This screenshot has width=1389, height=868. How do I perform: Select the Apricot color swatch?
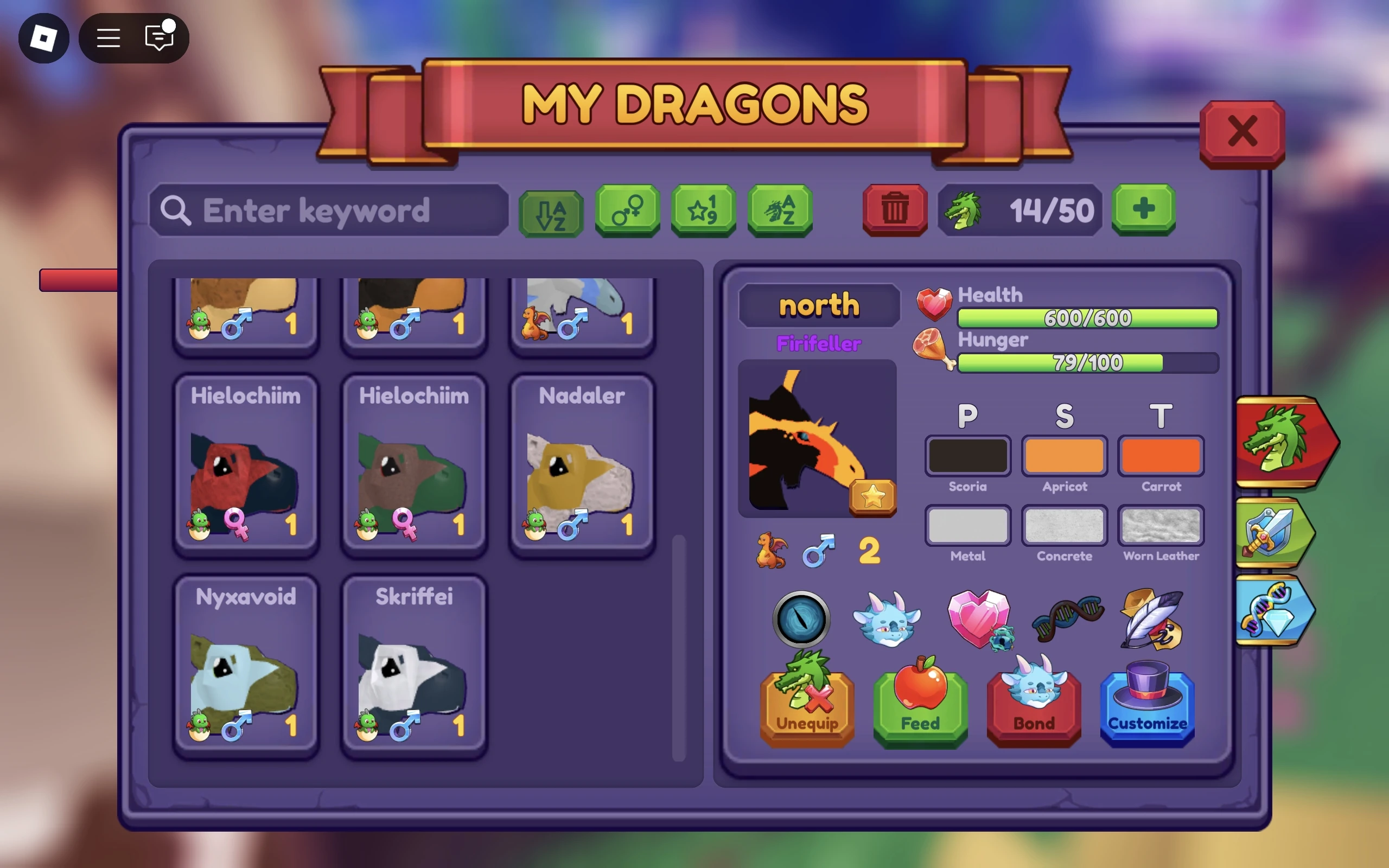point(1064,456)
